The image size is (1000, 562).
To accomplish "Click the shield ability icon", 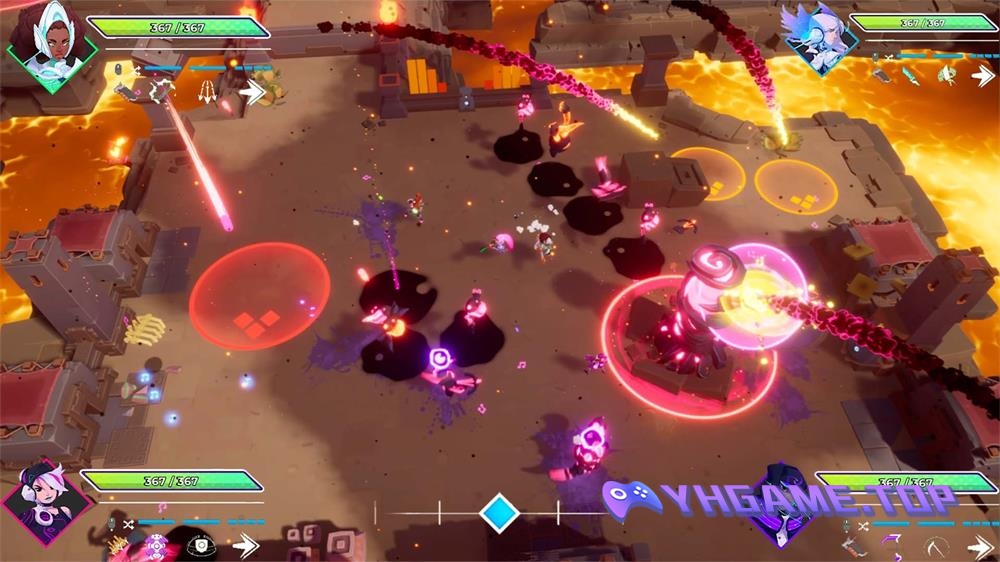I will click(201, 545).
